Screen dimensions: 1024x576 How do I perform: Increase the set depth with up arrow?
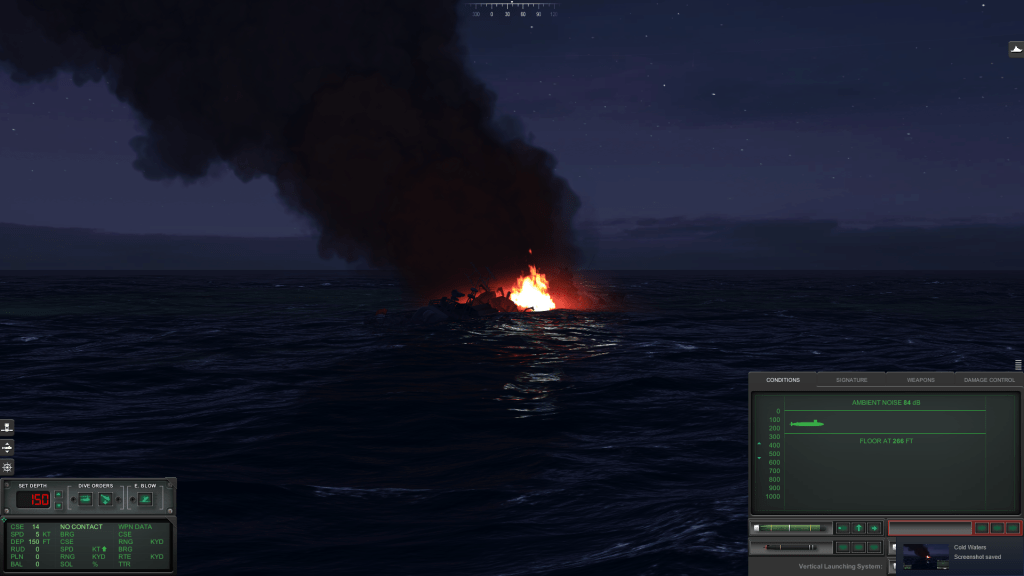[x=58, y=494]
